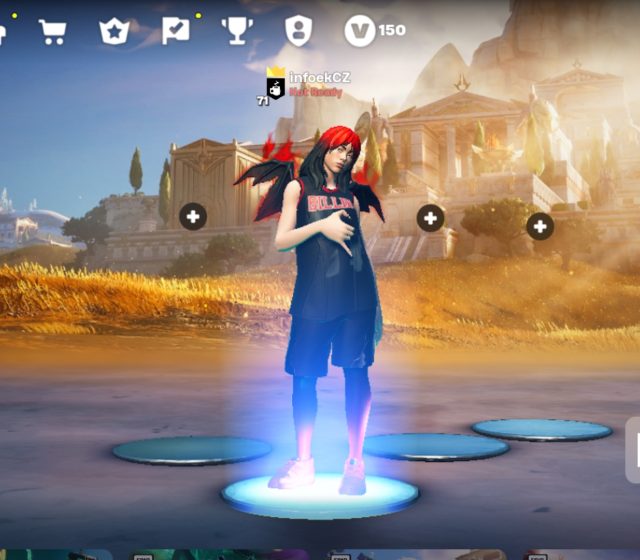The height and width of the screenshot is (560, 640).
Task: Open the Battle Pass star badge
Action: (x=113, y=31)
